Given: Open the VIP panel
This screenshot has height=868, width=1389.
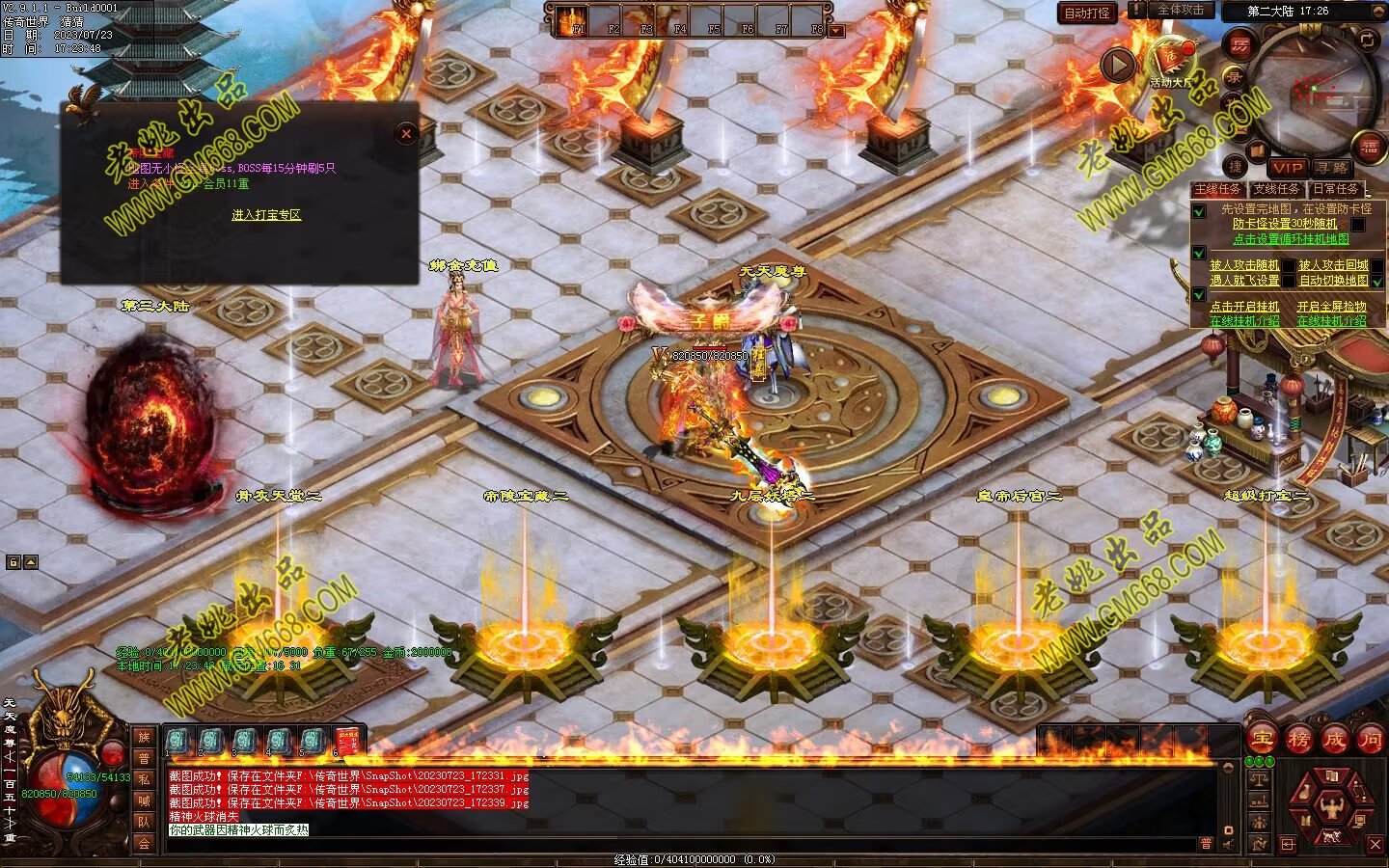Looking at the screenshot, I should tap(1287, 168).
